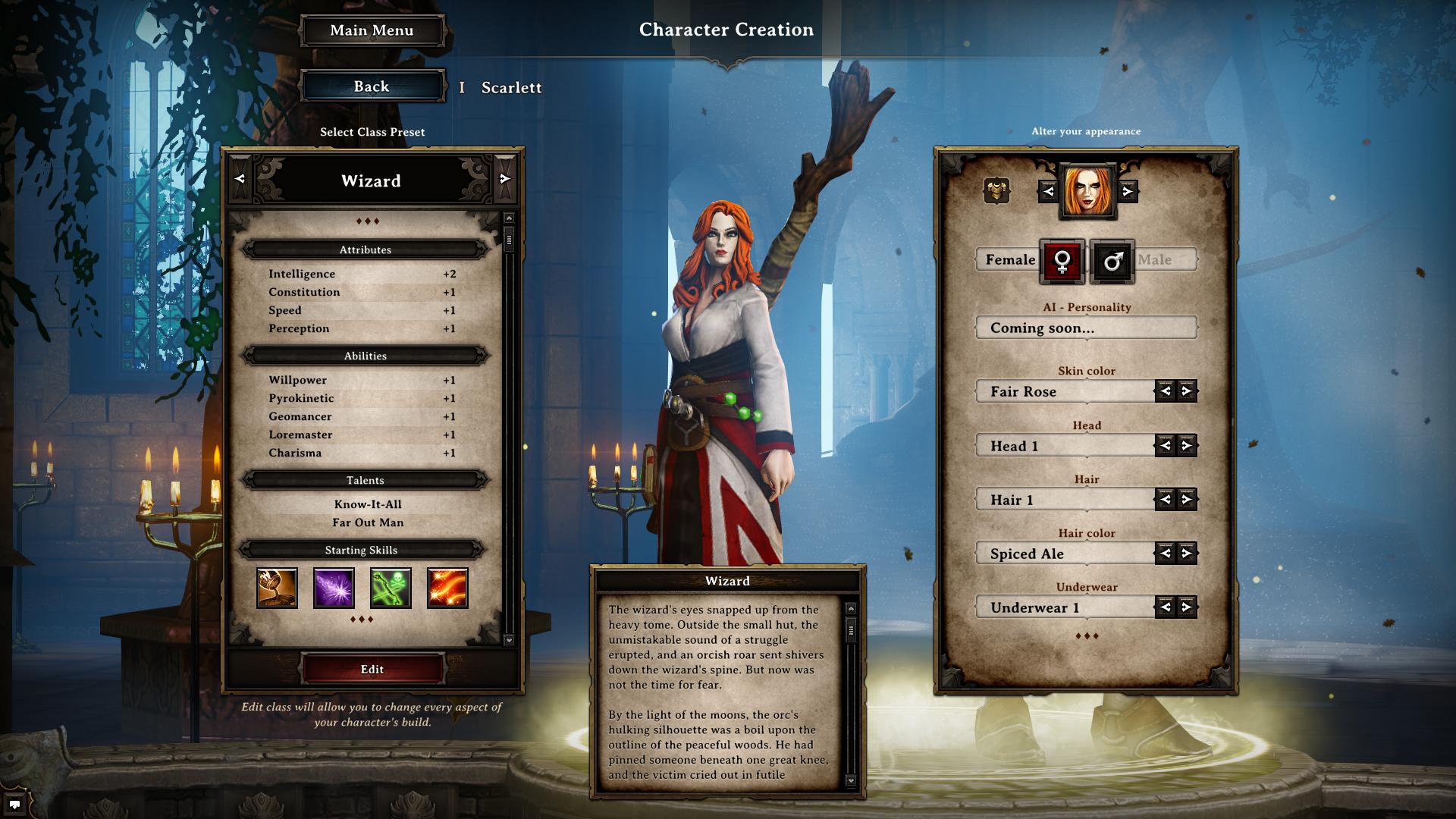Select the purple burst starting skill icon
Viewport: 1456px width, 819px height.
334,588
